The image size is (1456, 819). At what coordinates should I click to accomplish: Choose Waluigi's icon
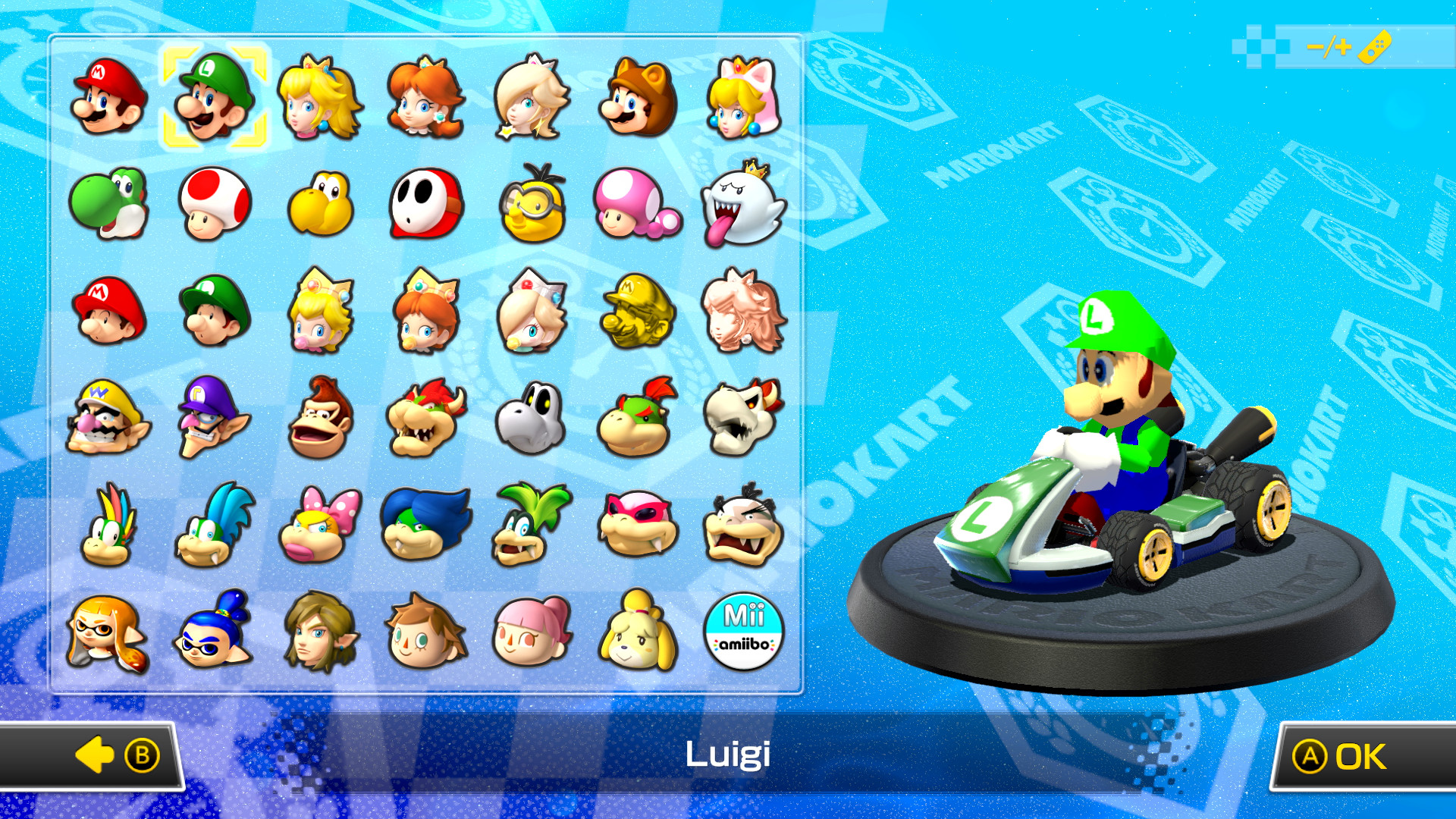(213, 418)
